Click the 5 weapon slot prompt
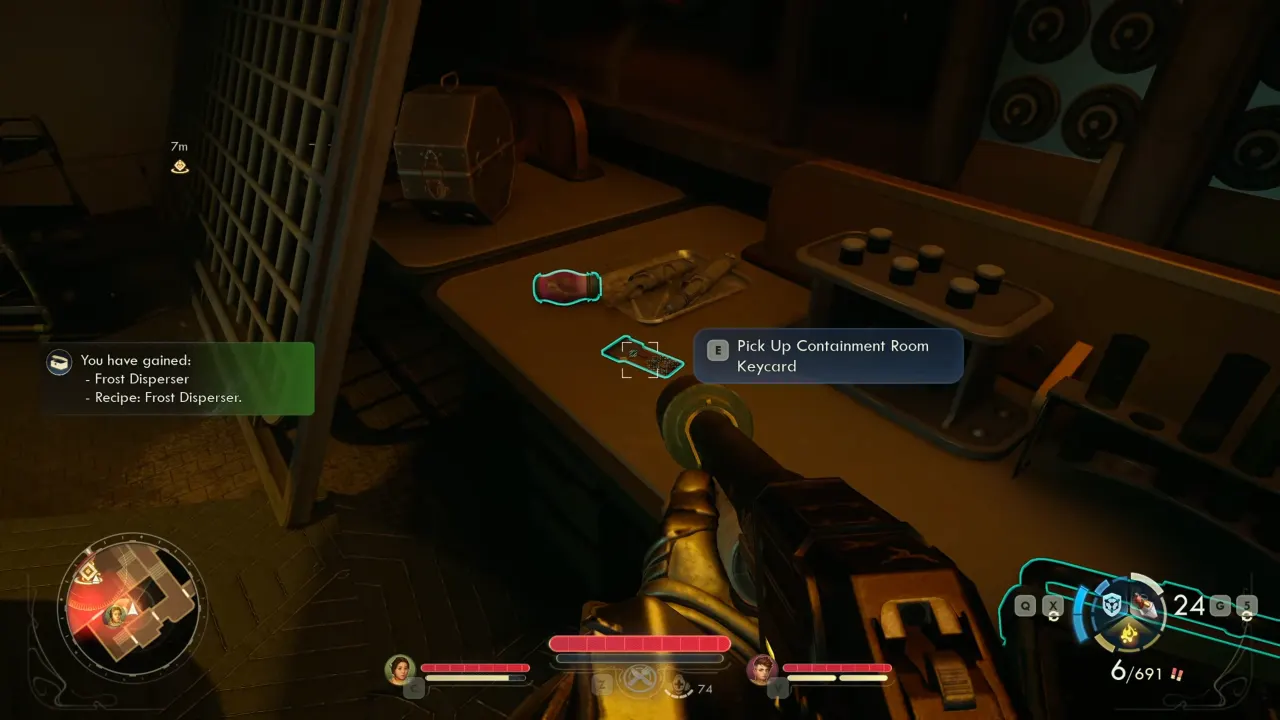 [x=1247, y=605]
